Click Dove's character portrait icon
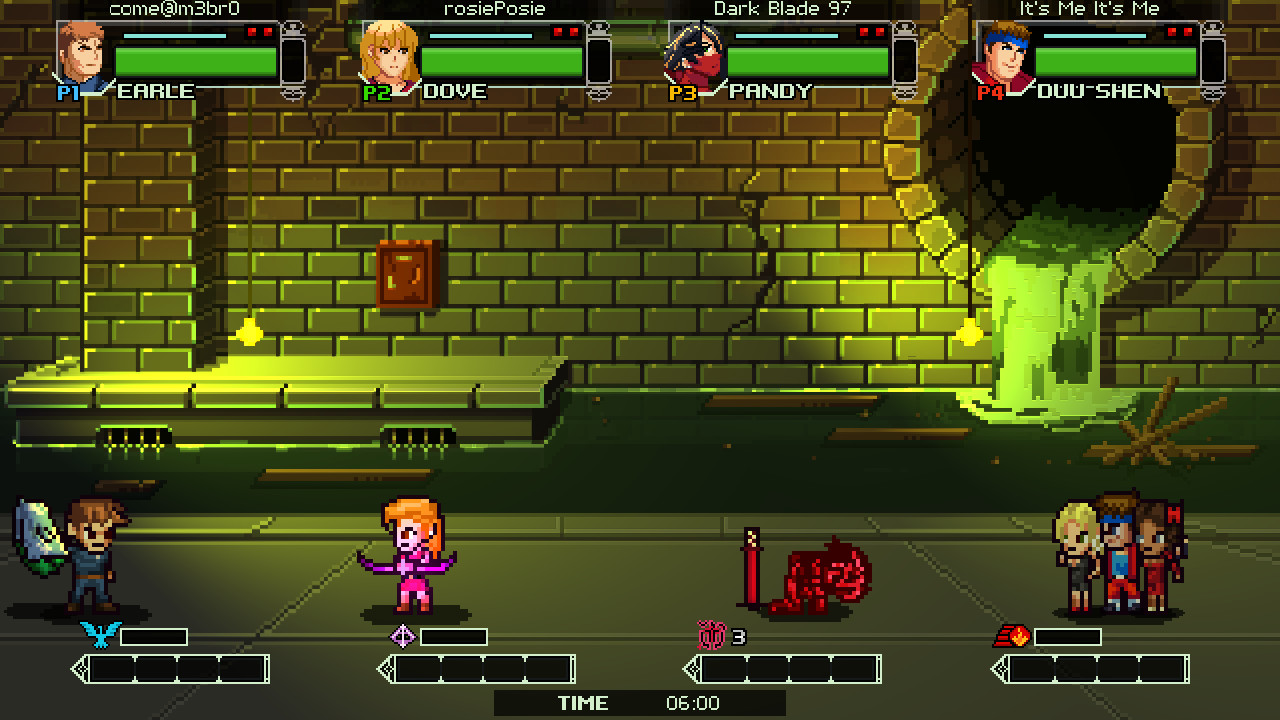This screenshot has width=1280, height=720. pyautogui.click(x=390, y=56)
